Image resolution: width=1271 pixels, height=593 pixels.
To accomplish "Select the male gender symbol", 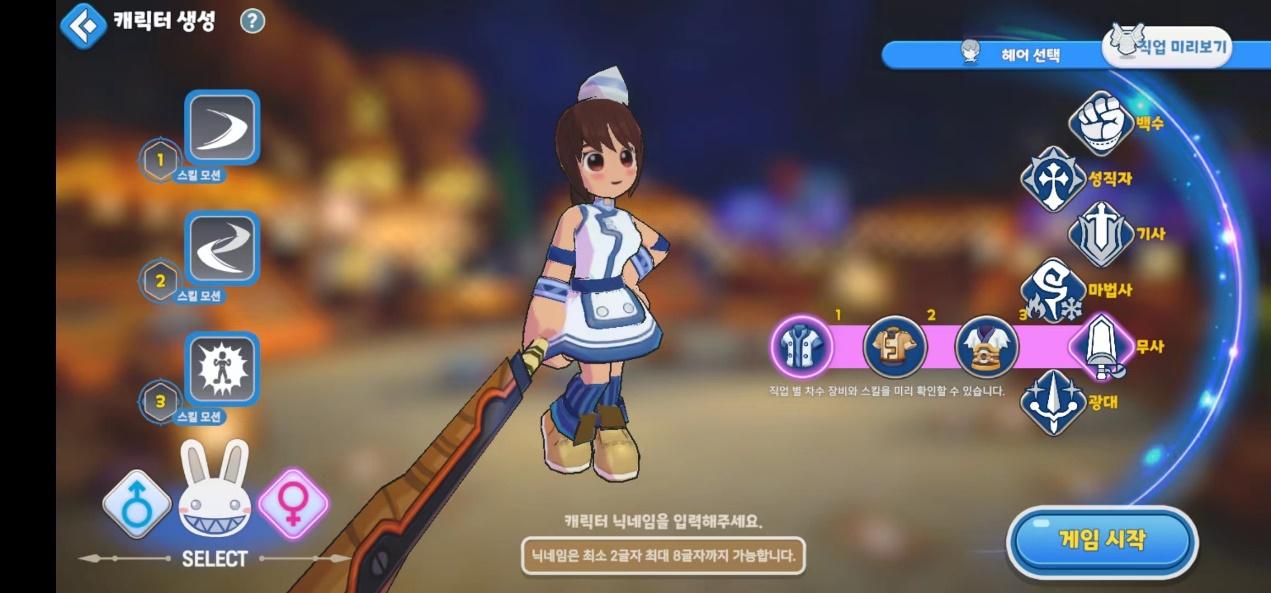I will pos(137,505).
